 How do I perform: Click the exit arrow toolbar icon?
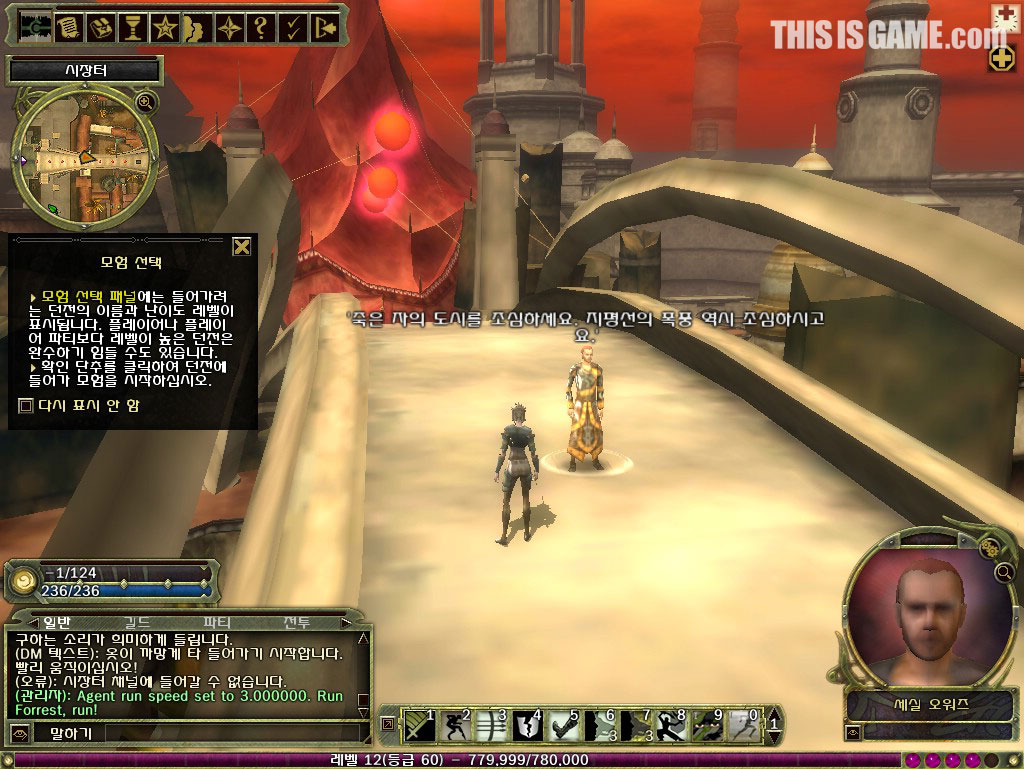[323, 27]
